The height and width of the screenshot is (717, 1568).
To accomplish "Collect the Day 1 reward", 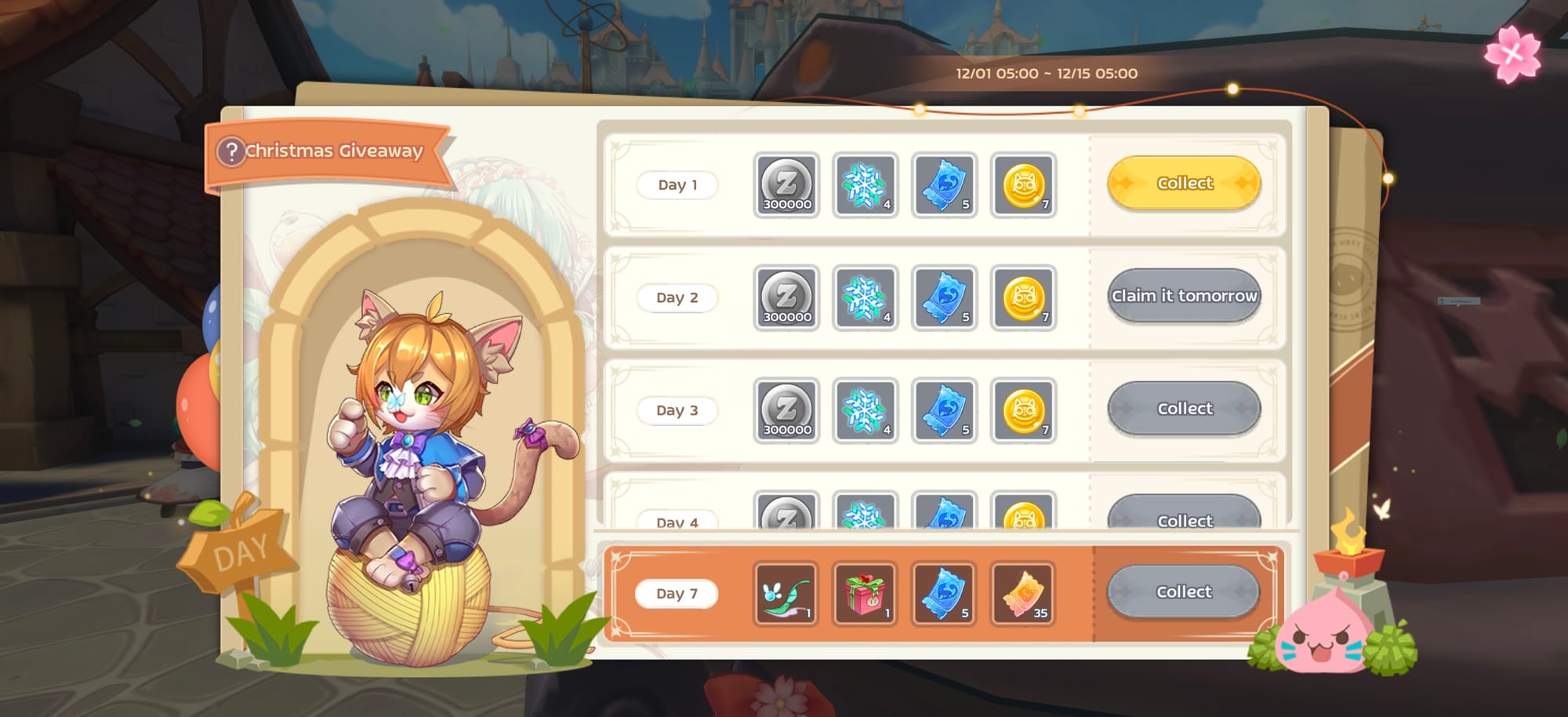I will click(x=1184, y=183).
